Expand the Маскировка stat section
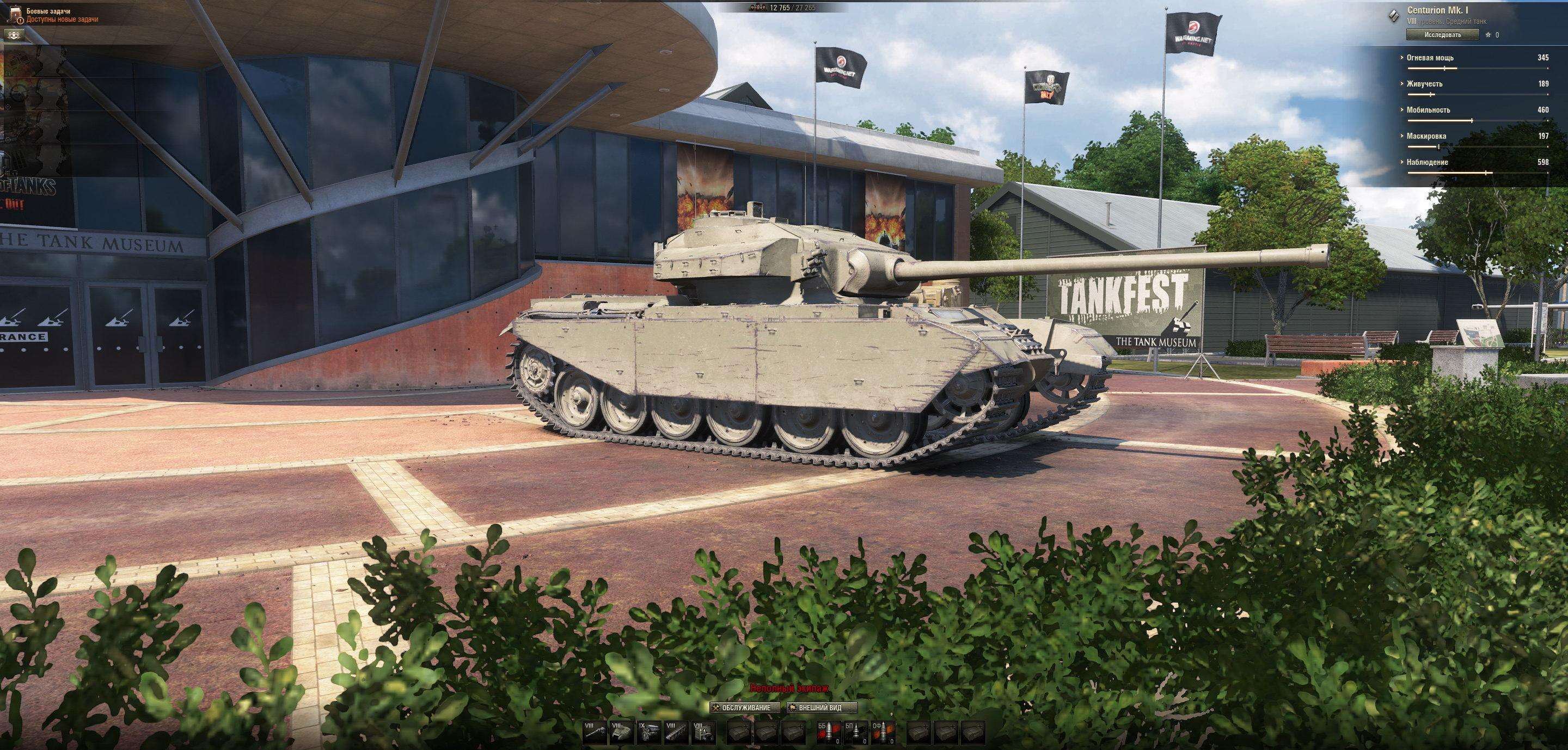This screenshot has height=750, width=1568. tap(1477, 136)
